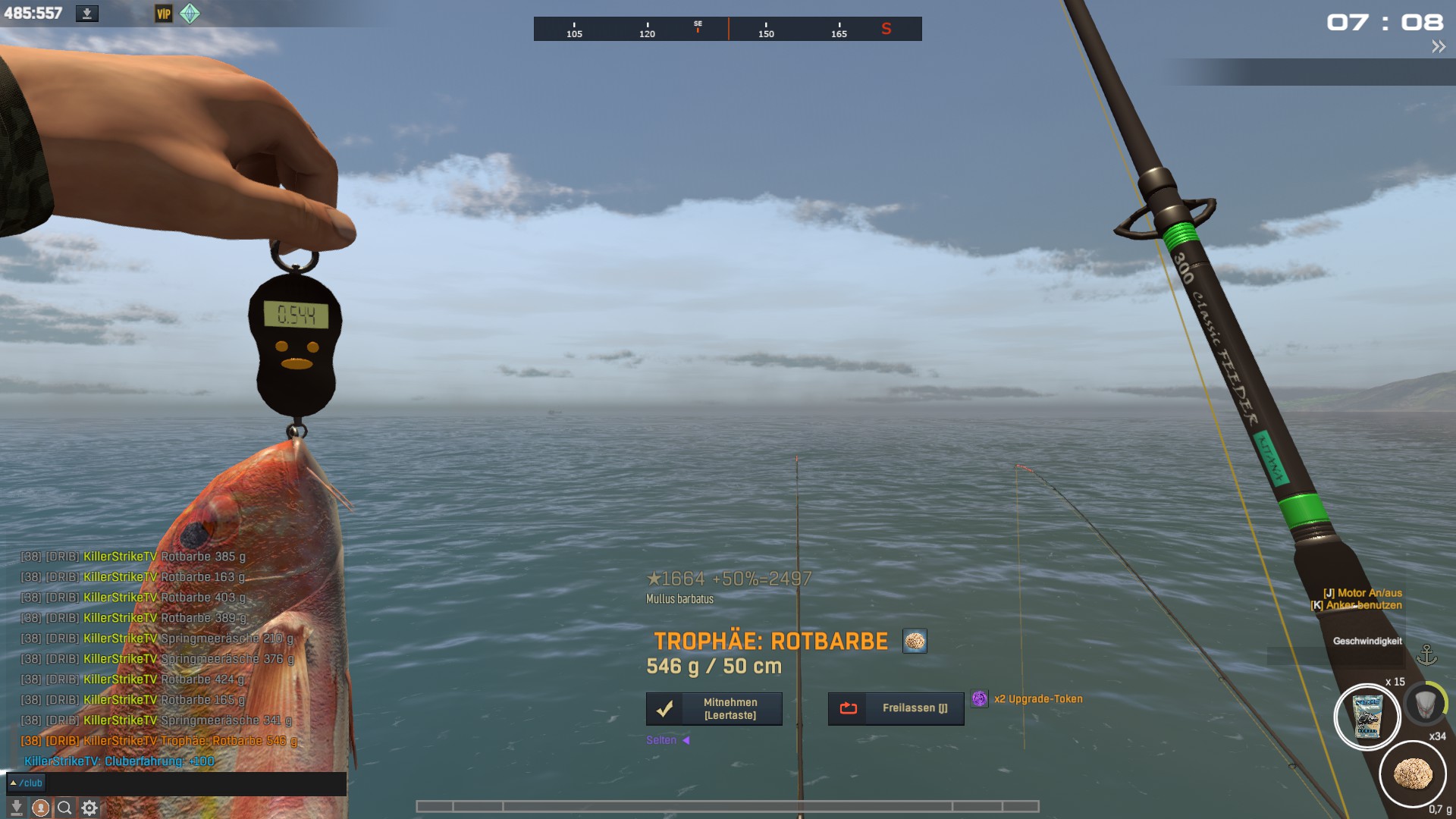Open the x2 Upgrade-Token bonus icon
The height and width of the screenshot is (819, 1456).
[x=980, y=699]
